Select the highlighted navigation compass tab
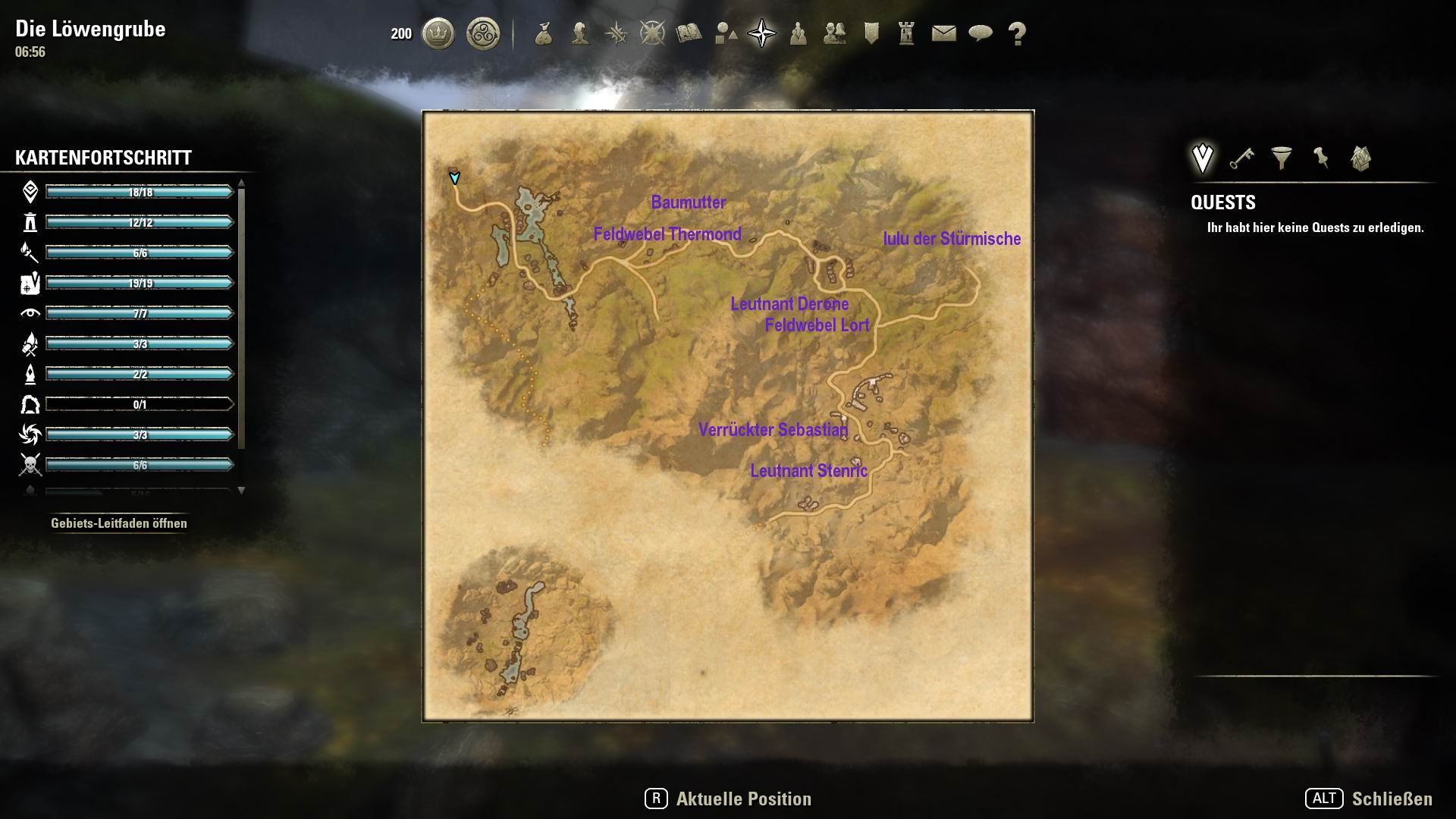This screenshot has width=1456, height=819. pos(763,33)
